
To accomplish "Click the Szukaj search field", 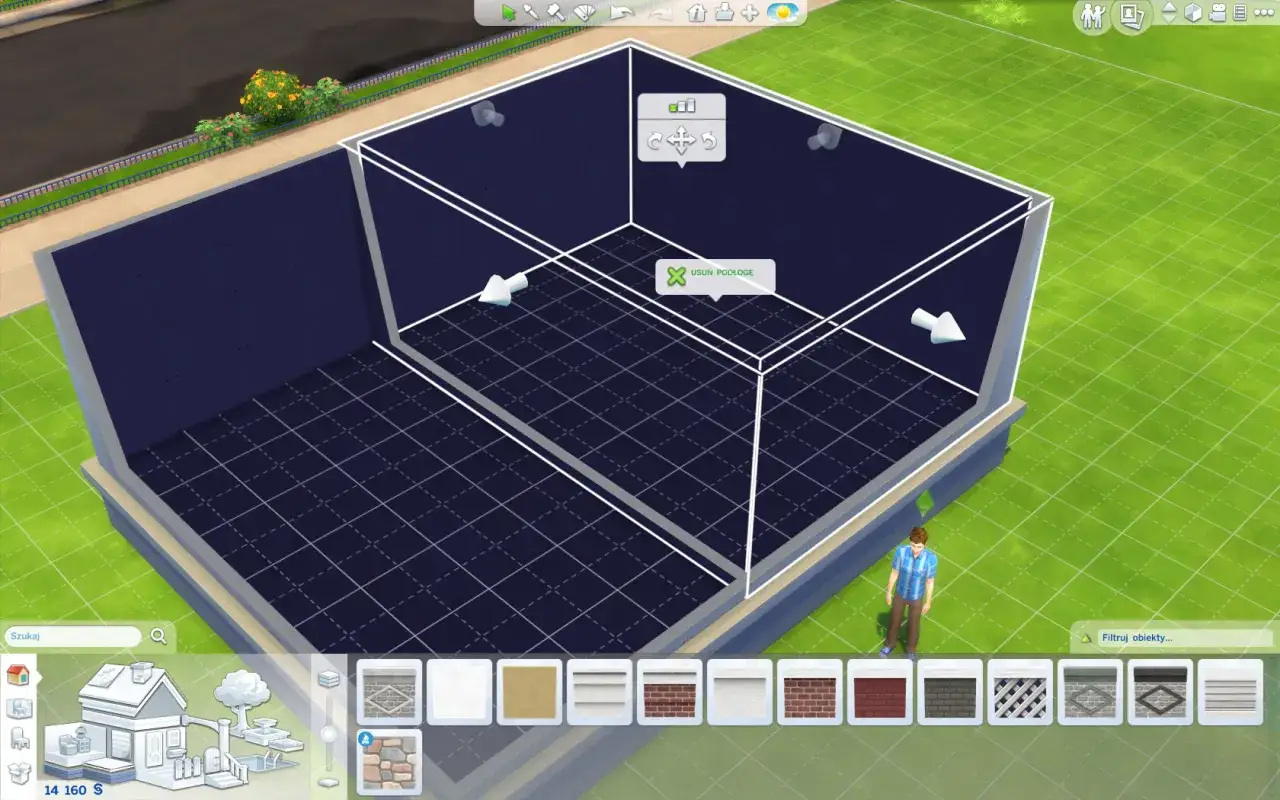I will tap(70, 636).
